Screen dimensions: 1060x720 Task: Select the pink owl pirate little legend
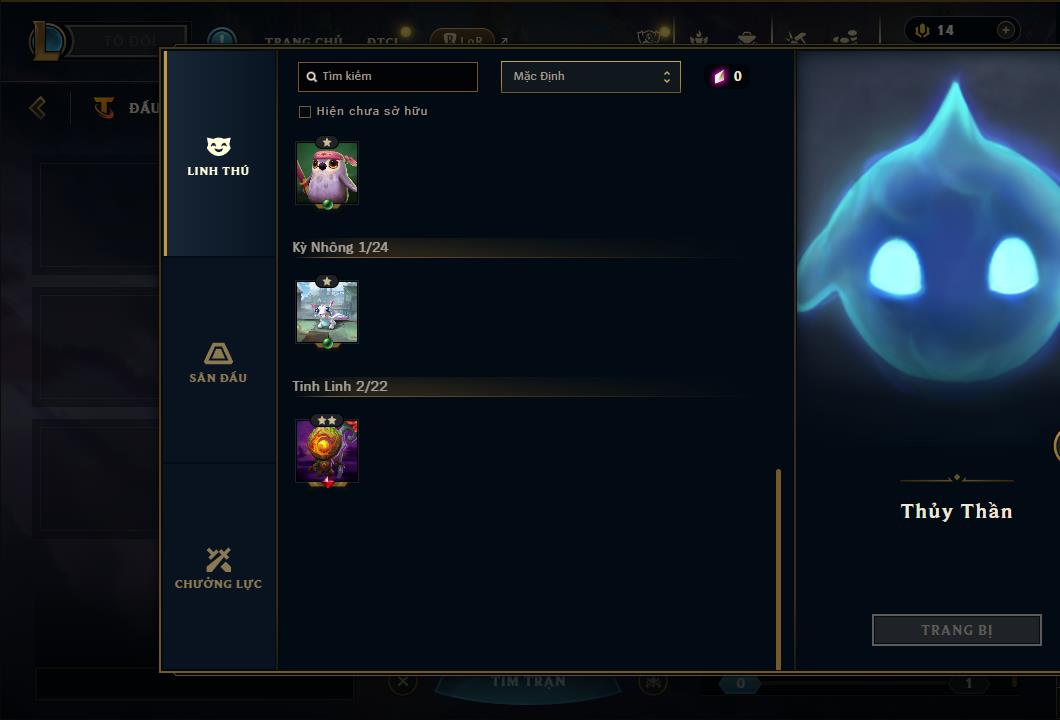pyautogui.click(x=327, y=173)
